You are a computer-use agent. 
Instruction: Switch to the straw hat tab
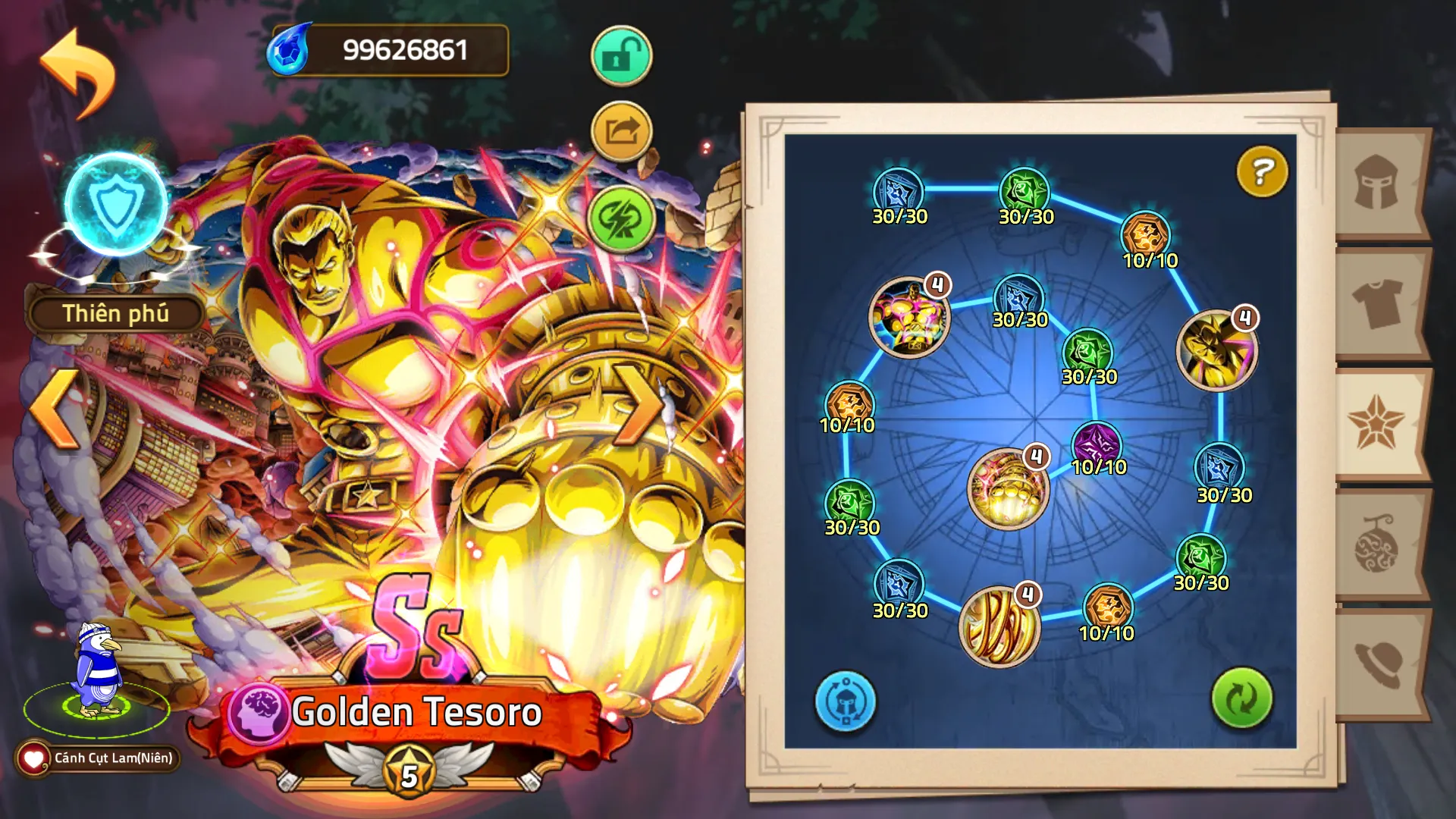[x=1377, y=664]
